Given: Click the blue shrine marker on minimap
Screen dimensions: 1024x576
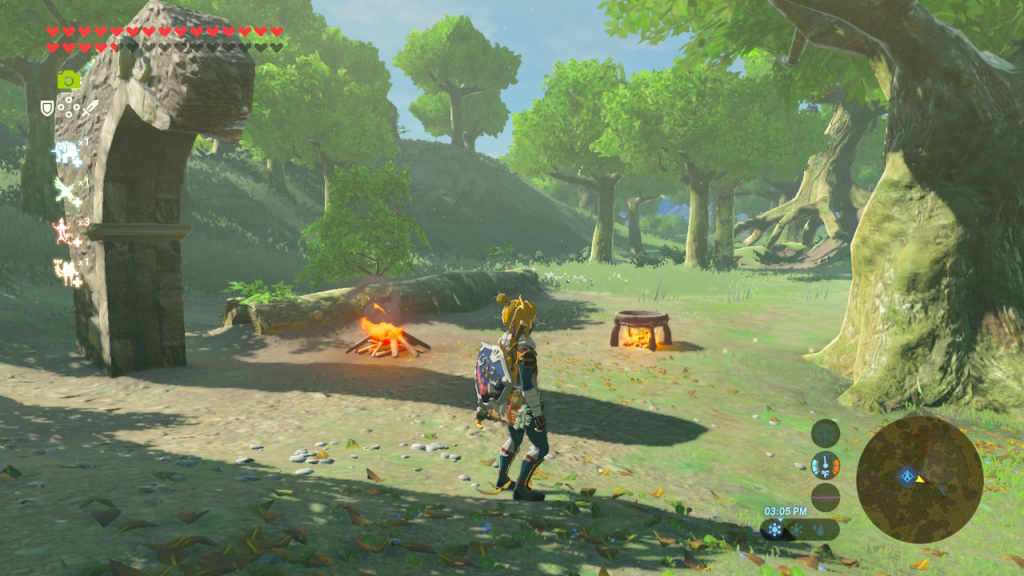Looking at the screenshot, I should tap(906, 477).
